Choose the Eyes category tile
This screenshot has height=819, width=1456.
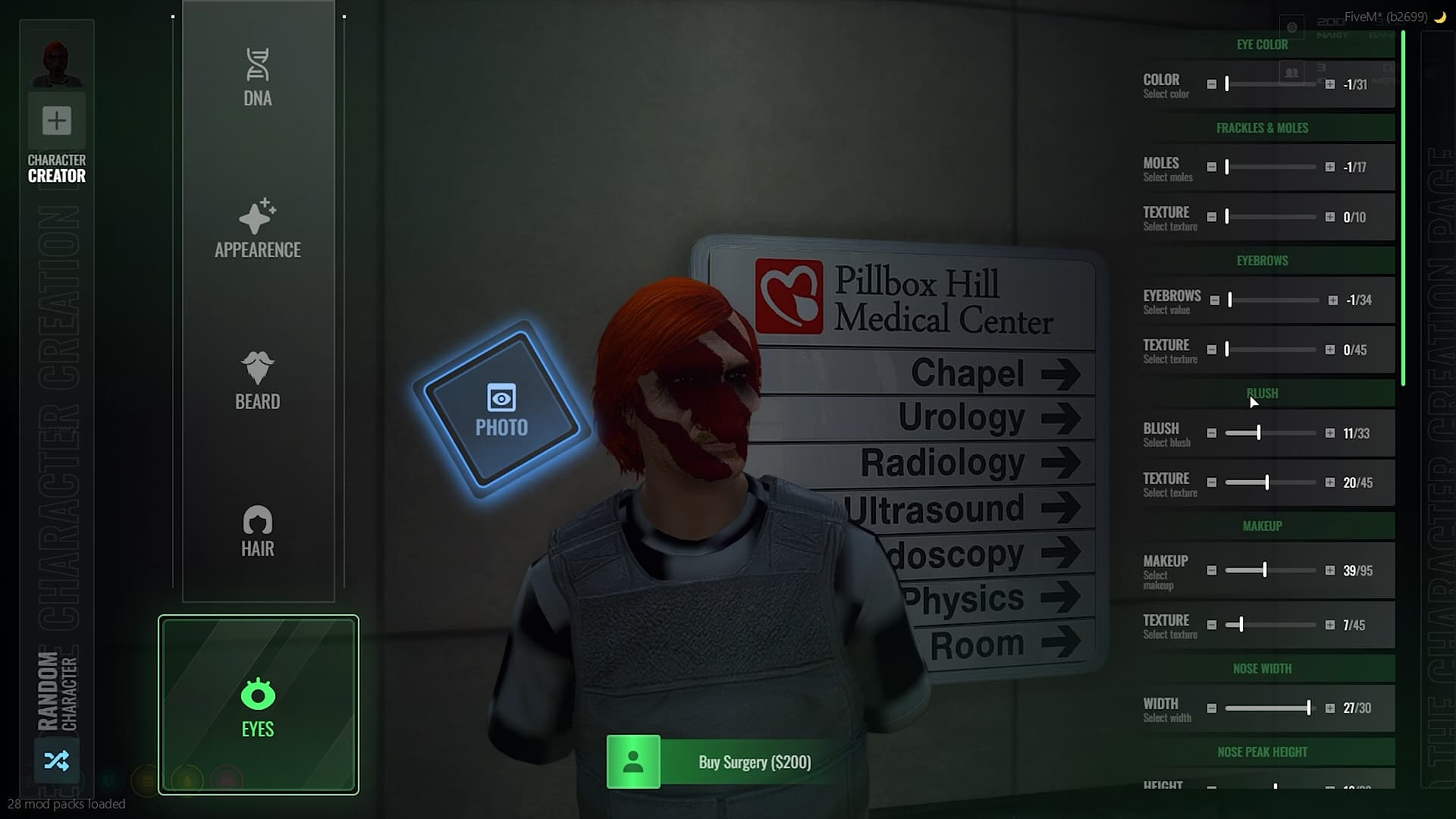[258, 705]
